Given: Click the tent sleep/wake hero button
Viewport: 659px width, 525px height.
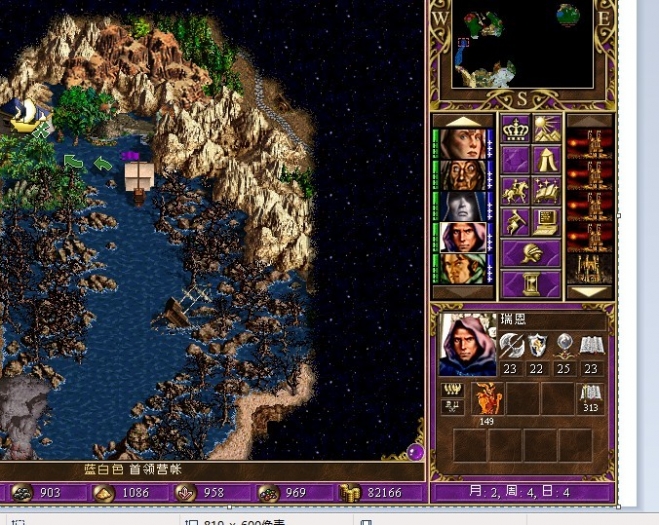Looking at the screenshot, I should [546, 160].
